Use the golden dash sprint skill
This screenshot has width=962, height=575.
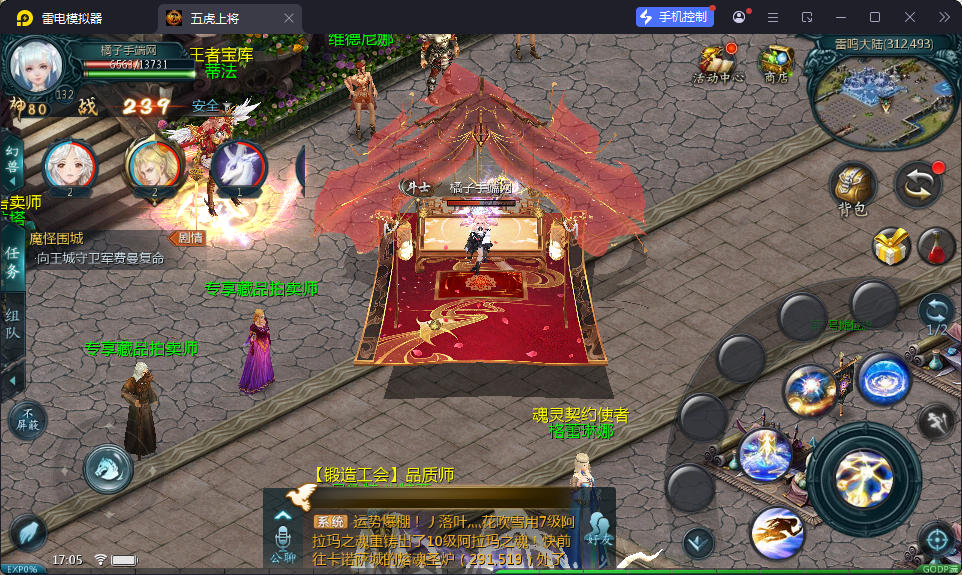point(777,531)
